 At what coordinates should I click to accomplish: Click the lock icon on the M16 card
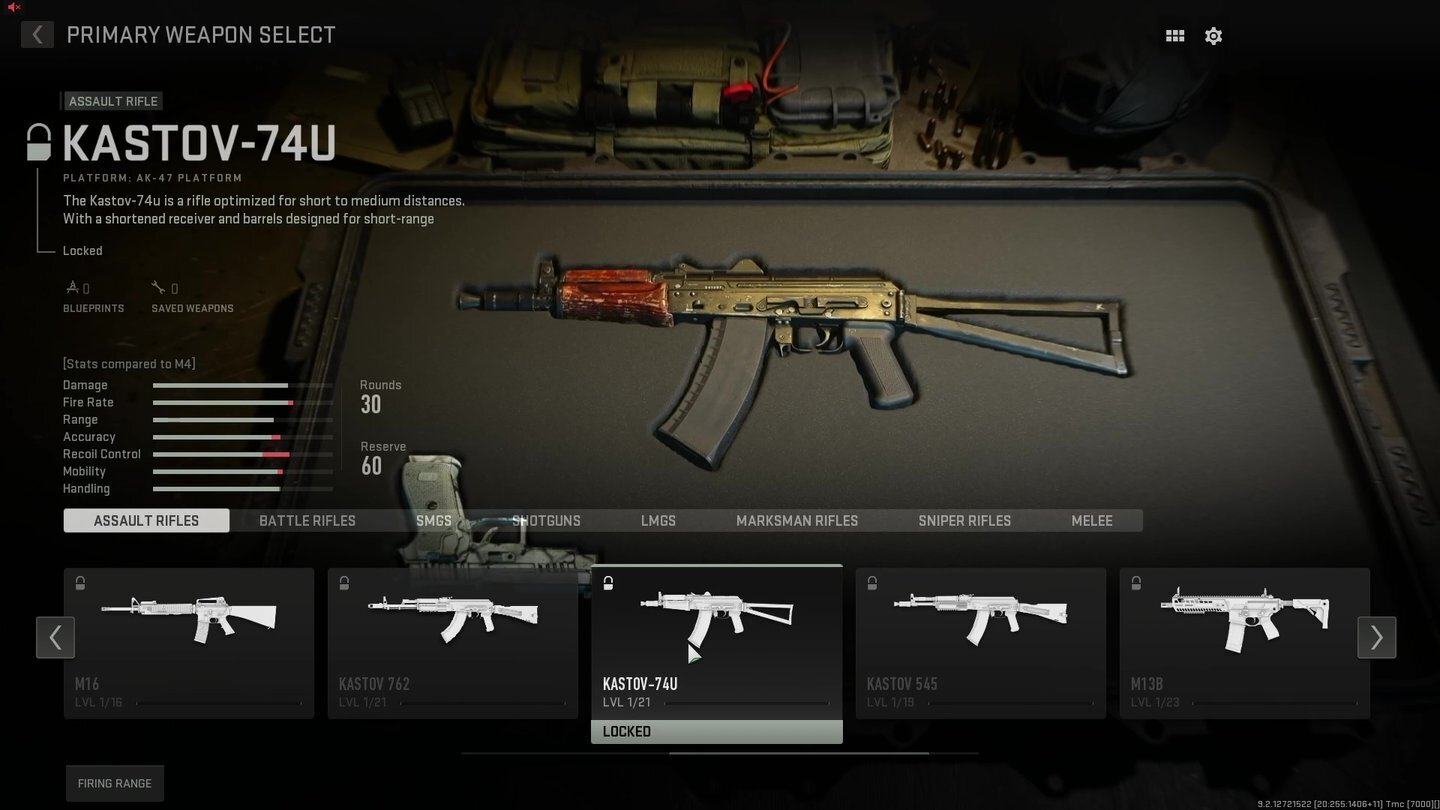(79, 582)
